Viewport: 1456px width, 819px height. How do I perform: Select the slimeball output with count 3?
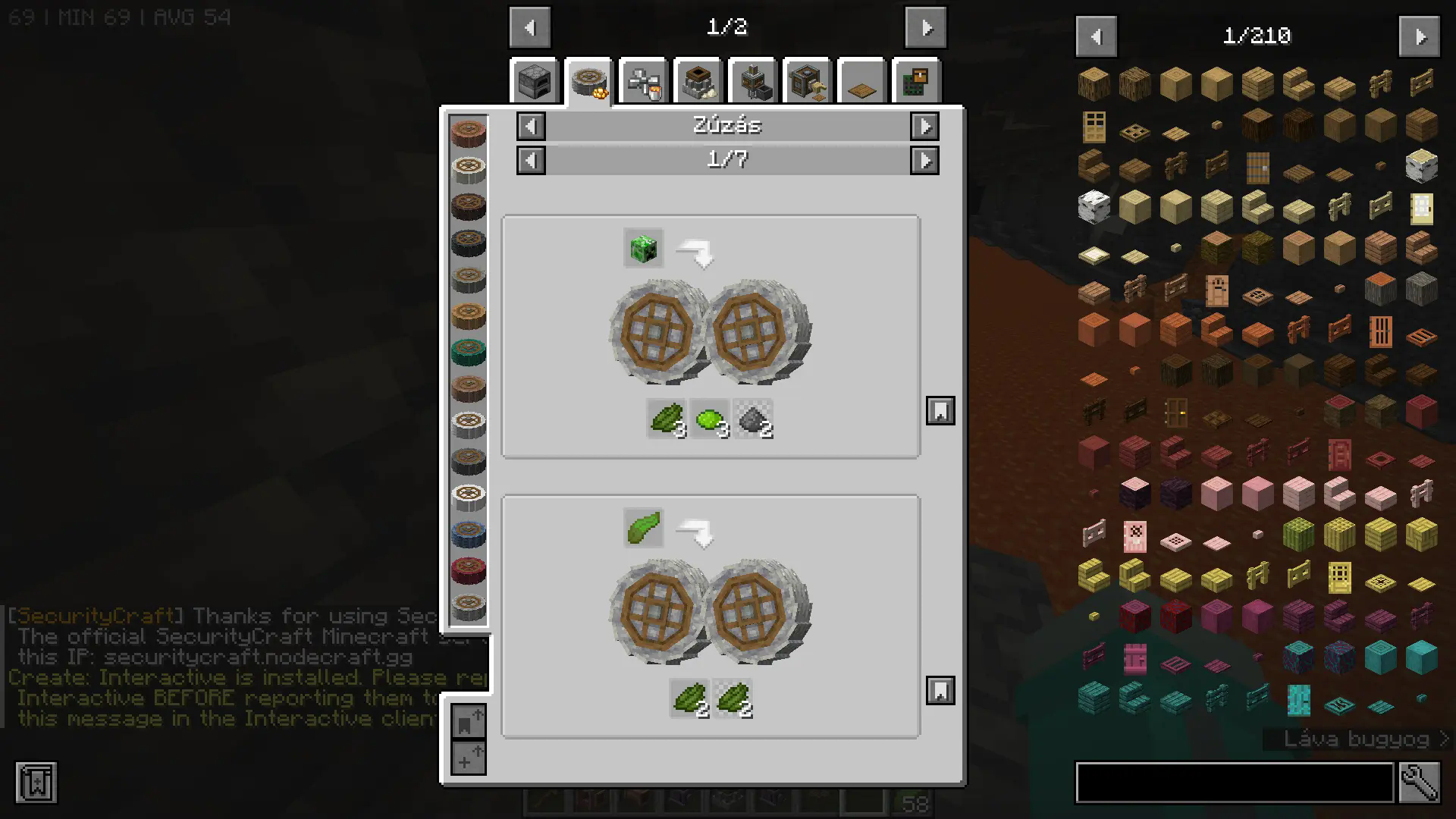click(710, 419)
